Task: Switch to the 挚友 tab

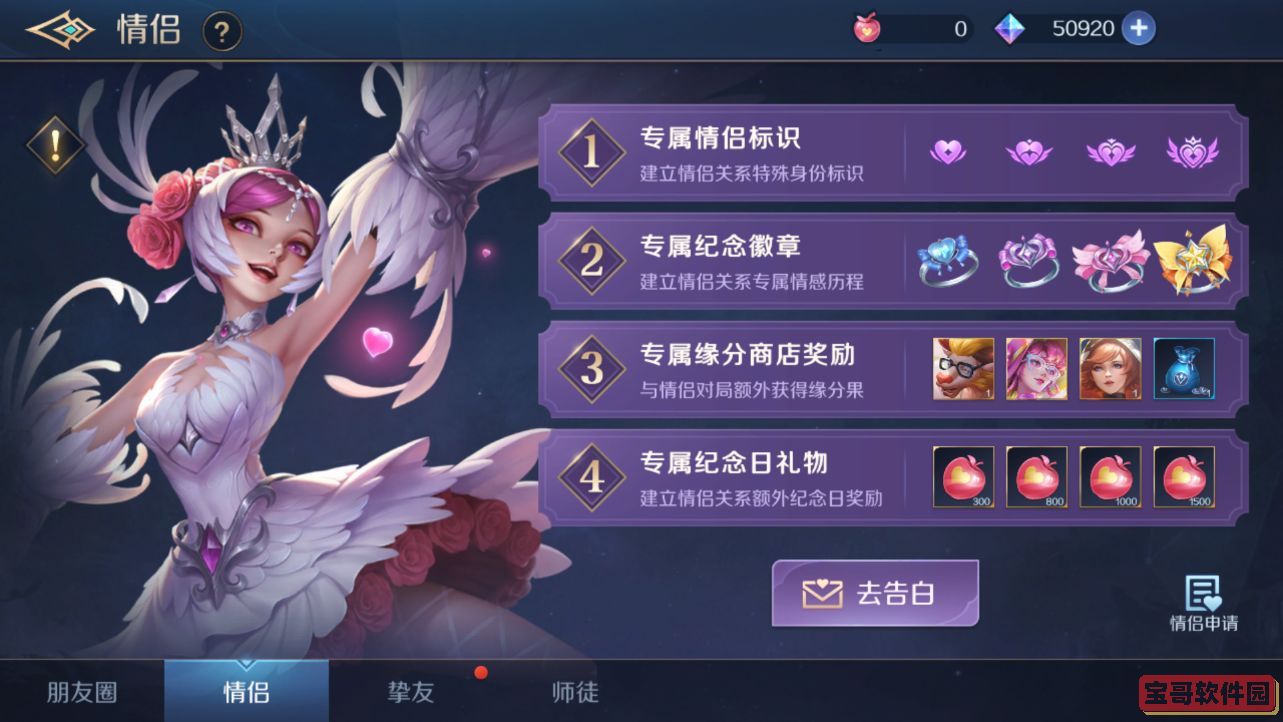Action: coord(409,691)
